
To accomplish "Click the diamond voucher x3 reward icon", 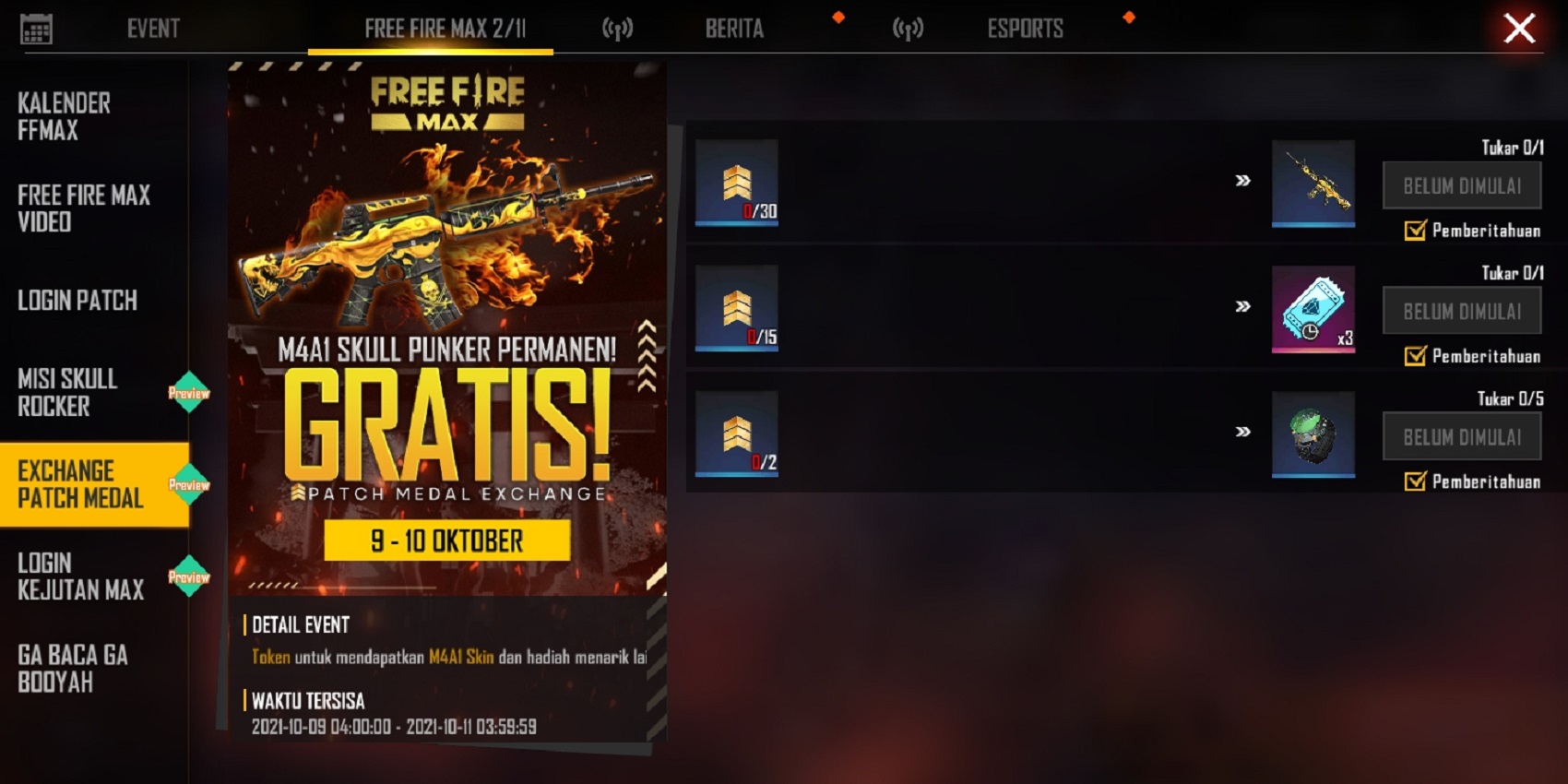I will (x=1313, y=310).
